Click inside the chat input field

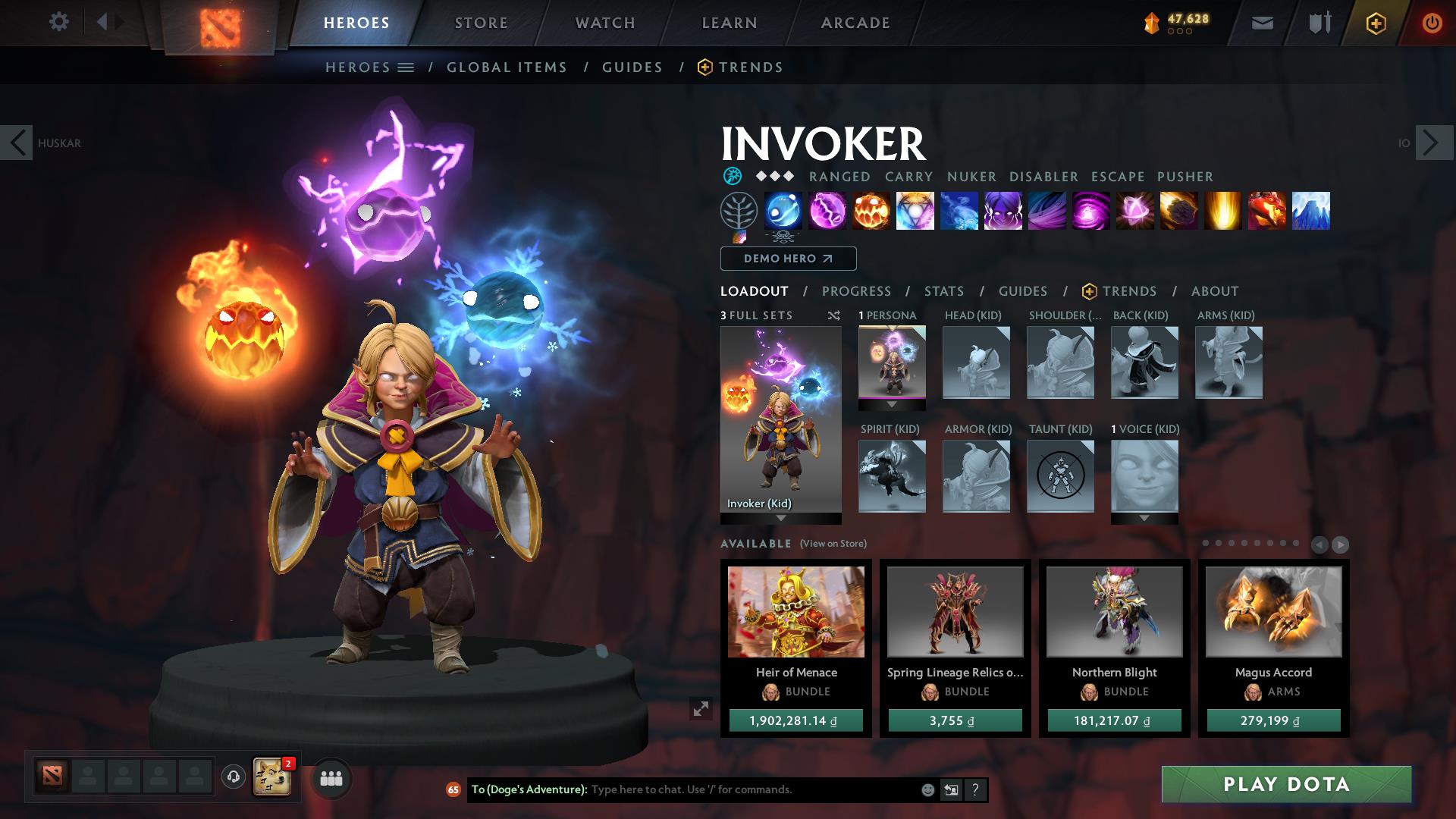[720, 789]
